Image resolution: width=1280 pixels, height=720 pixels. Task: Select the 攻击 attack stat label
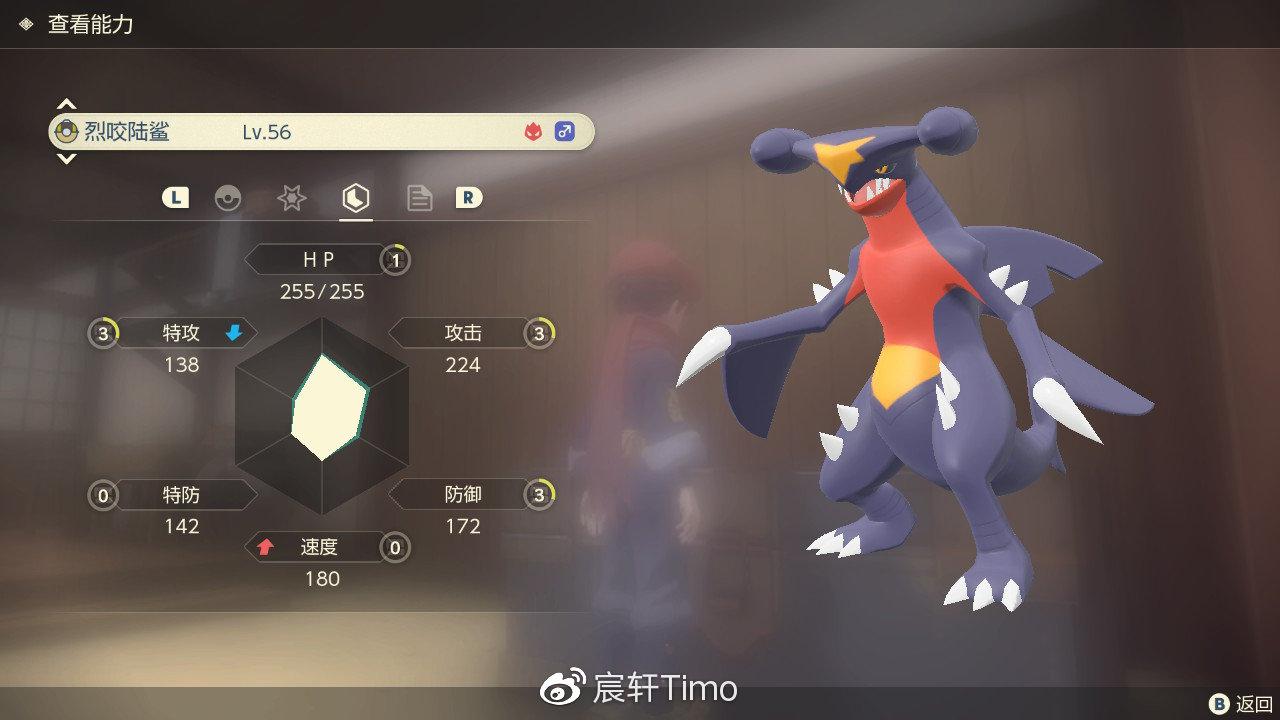pos(463,333)
